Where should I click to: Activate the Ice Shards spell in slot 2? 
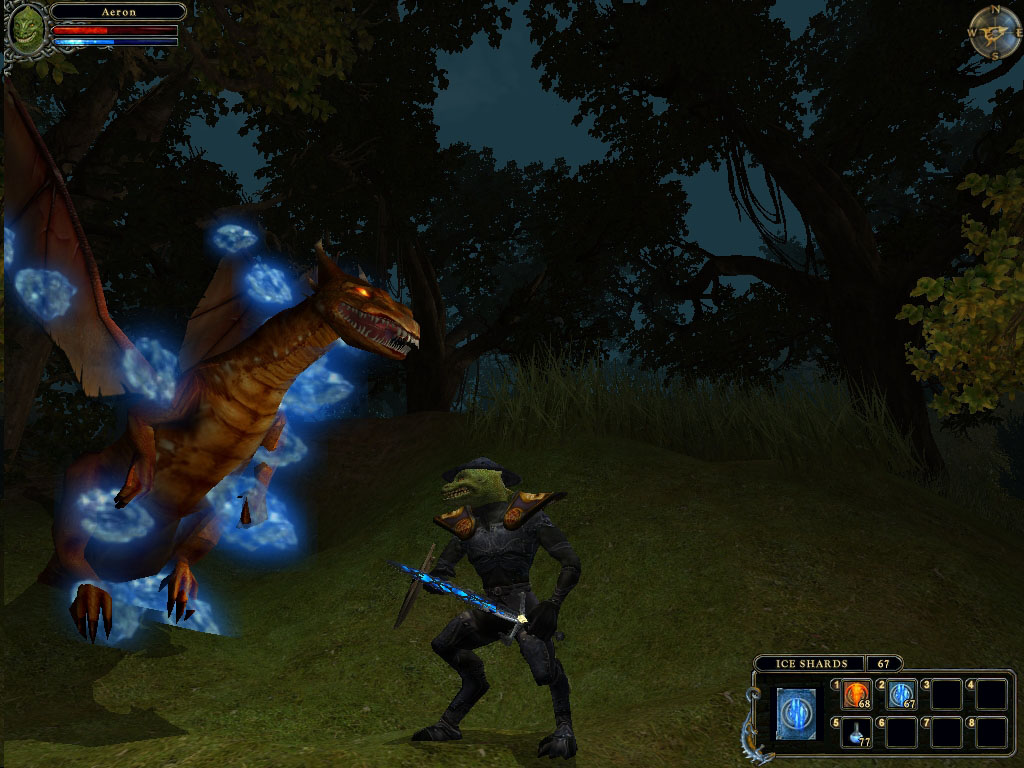coord(902,693)
